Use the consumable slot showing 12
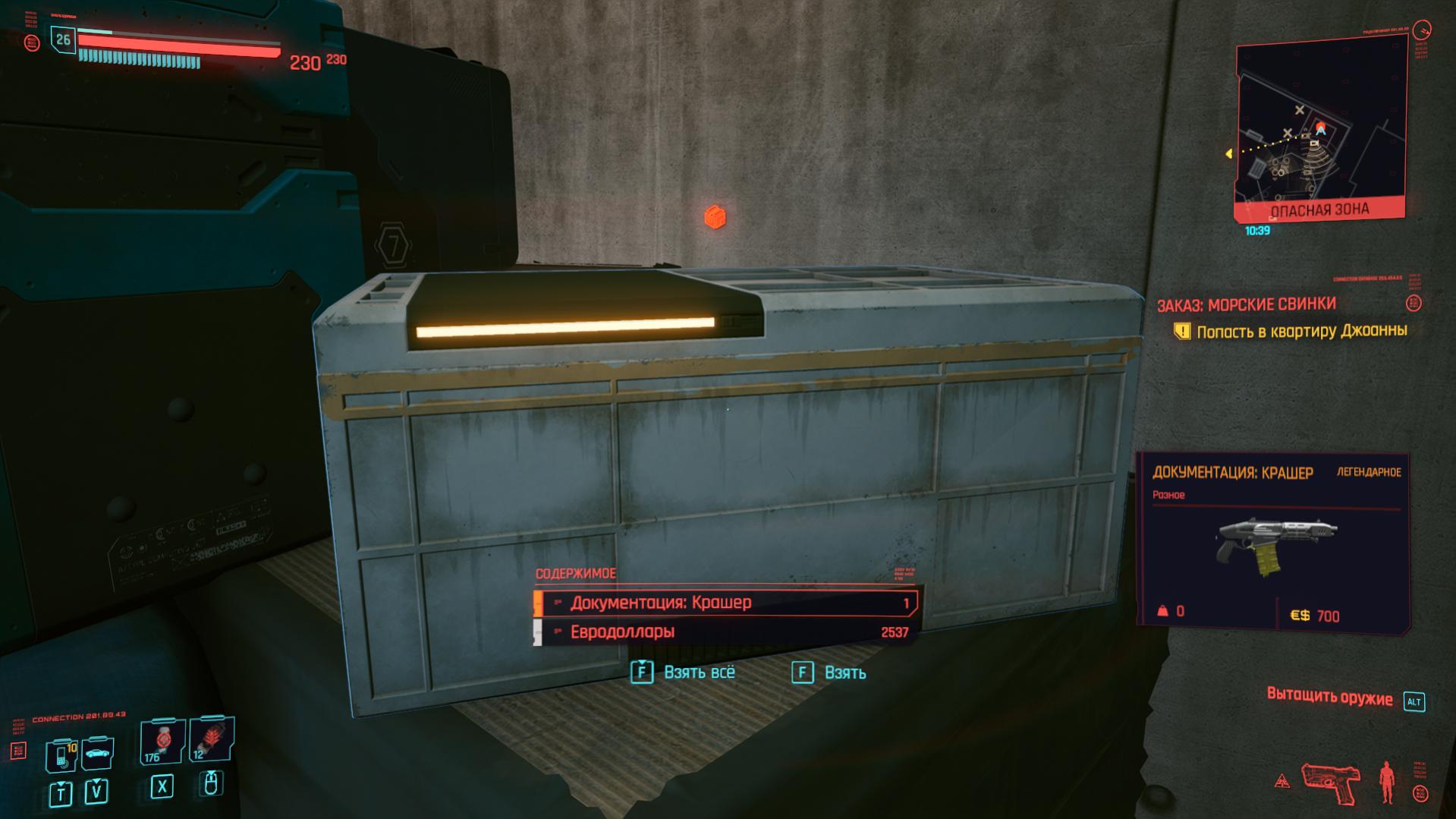The image size is (1456, 819). [210, 739]
